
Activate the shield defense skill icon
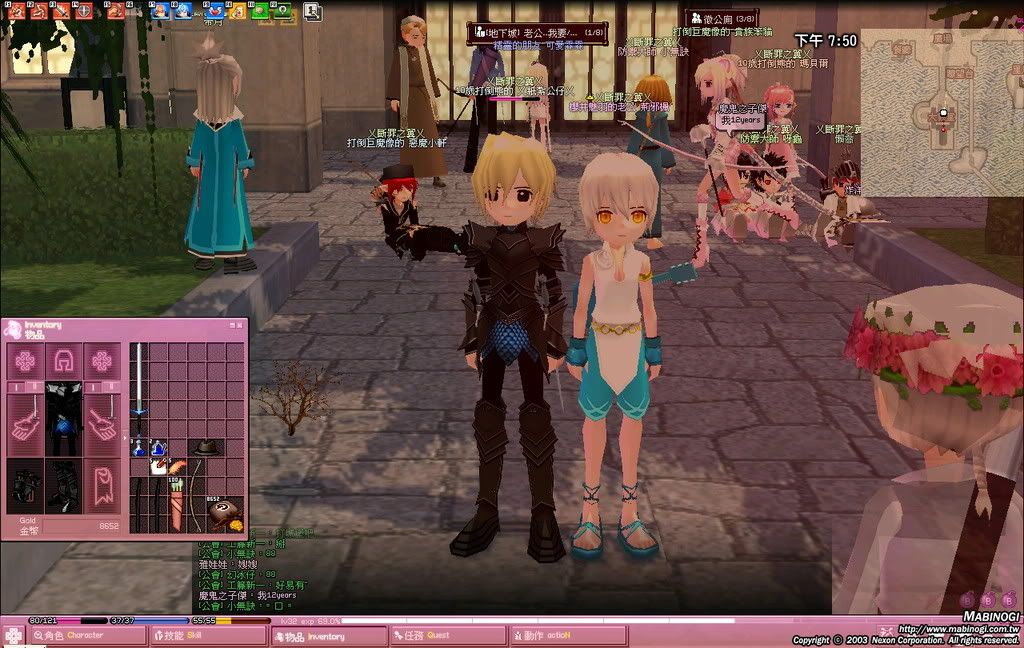[x=85, y=11]
